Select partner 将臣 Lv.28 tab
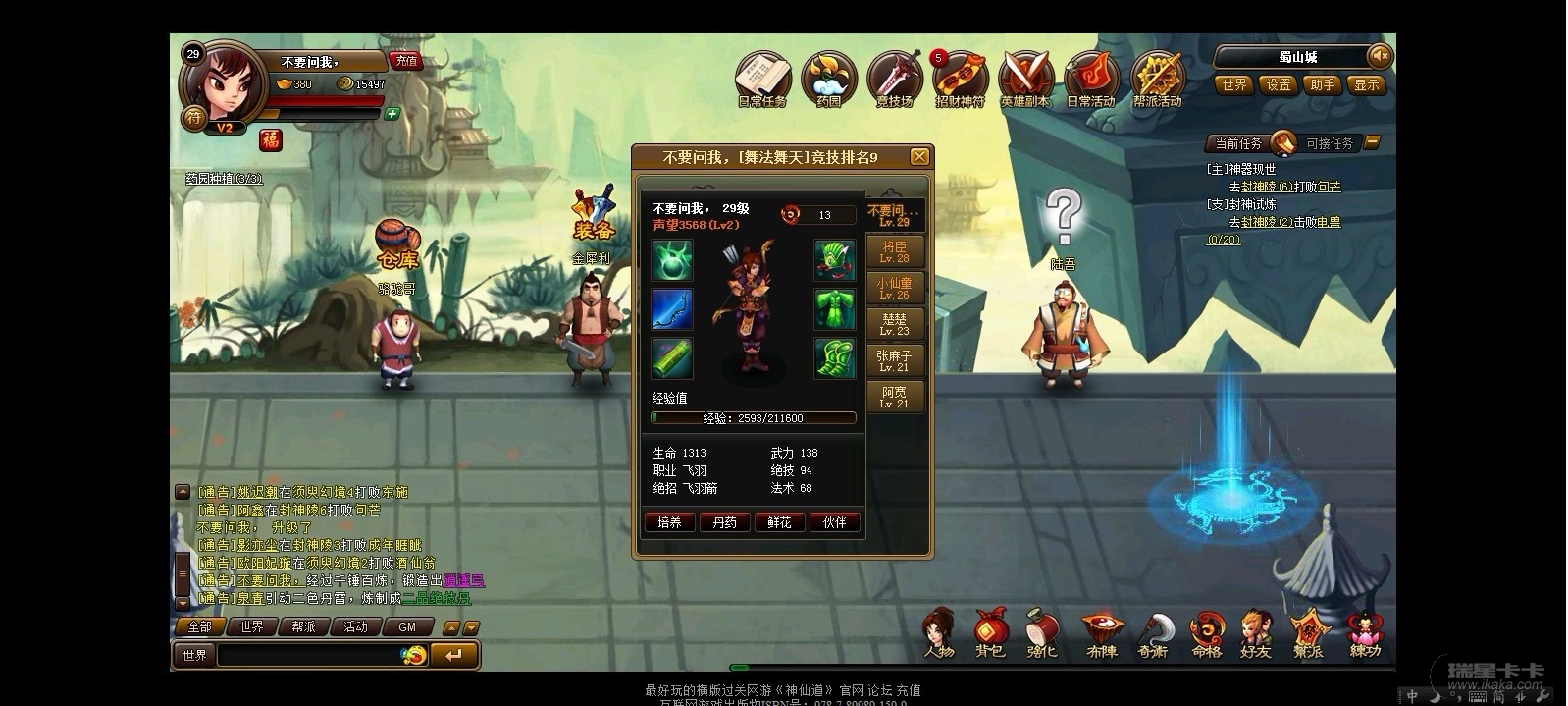 [895, 251]
